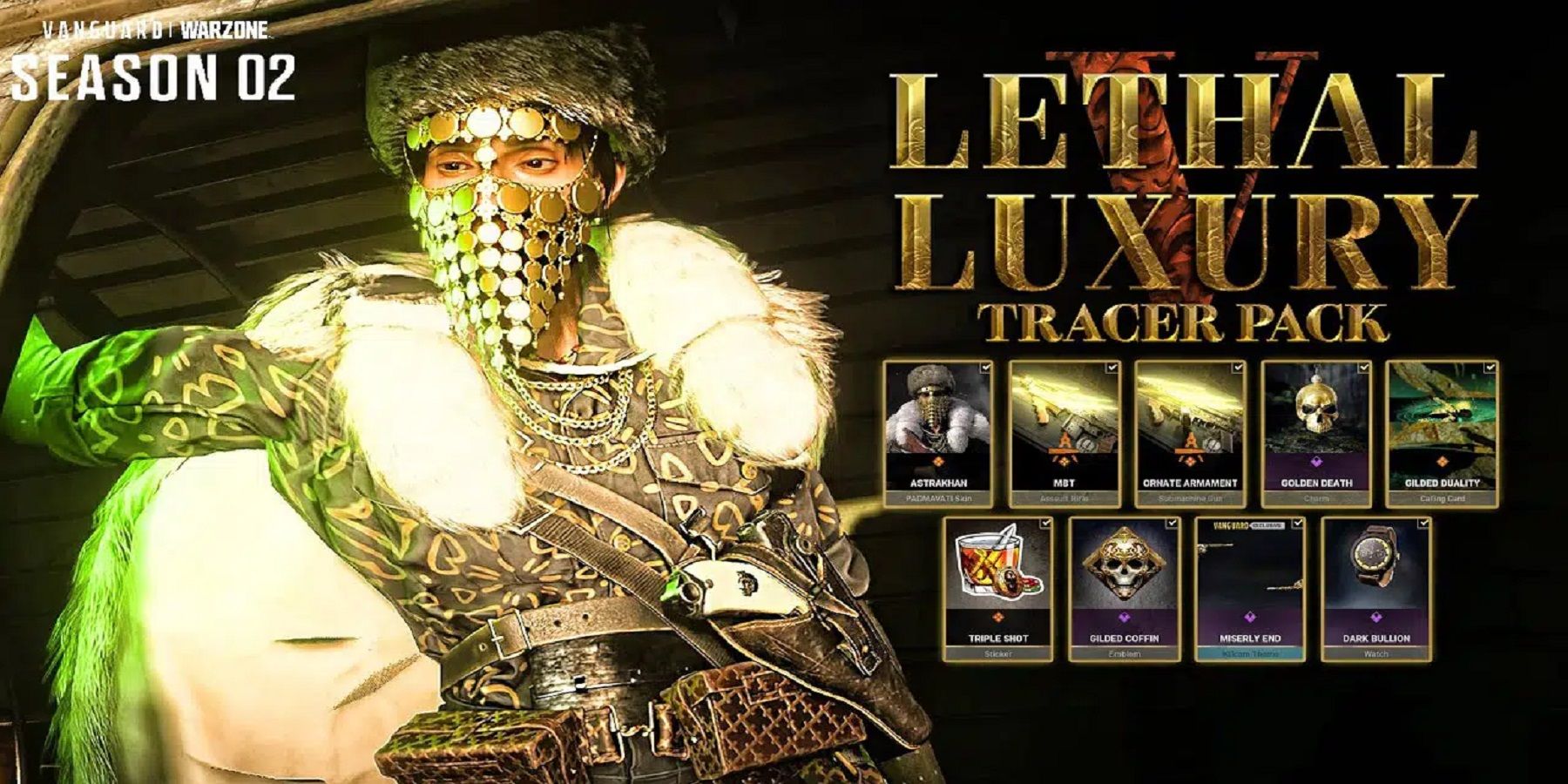Click the 'Killcam Theme' highlighted label

[1249, 654]
